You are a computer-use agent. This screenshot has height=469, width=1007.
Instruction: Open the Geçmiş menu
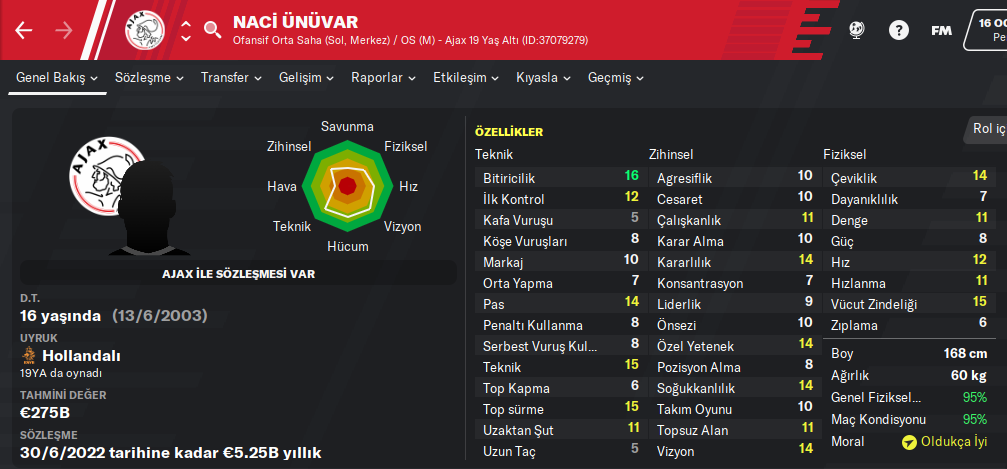(x=616, y=77)
